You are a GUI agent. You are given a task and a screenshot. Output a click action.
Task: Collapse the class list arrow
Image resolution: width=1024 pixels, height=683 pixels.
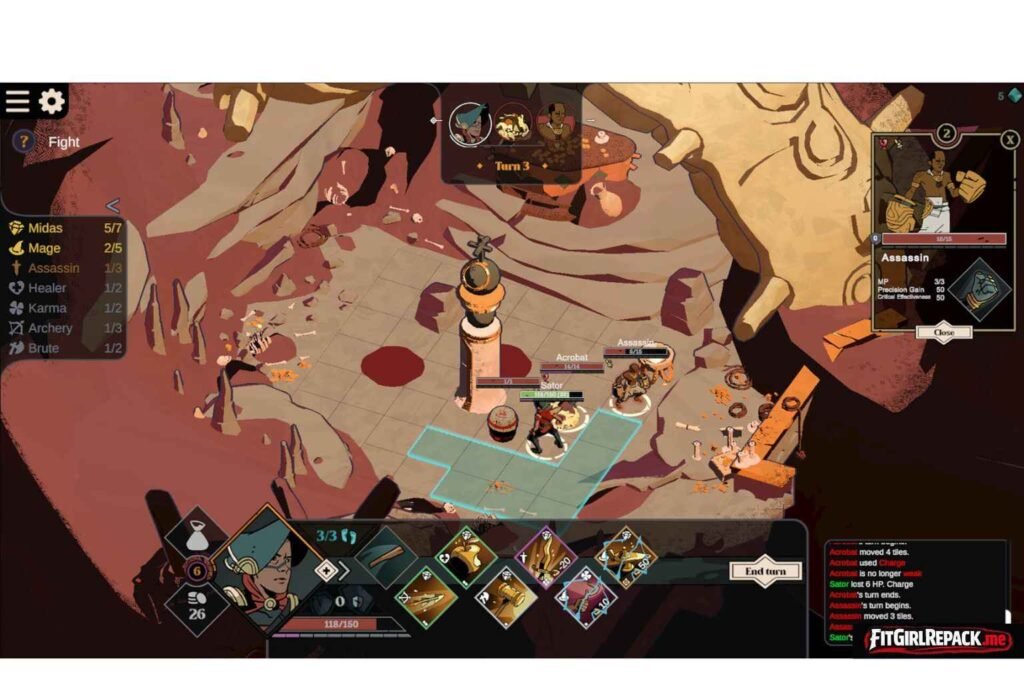click(x=112, y=206)
